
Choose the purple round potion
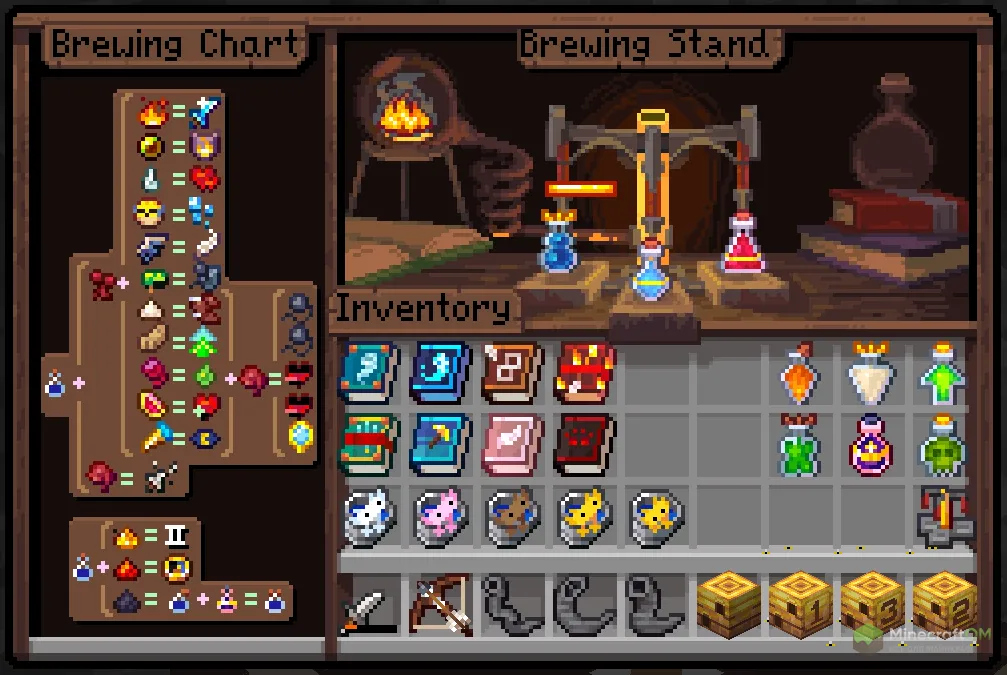(870, 445)
